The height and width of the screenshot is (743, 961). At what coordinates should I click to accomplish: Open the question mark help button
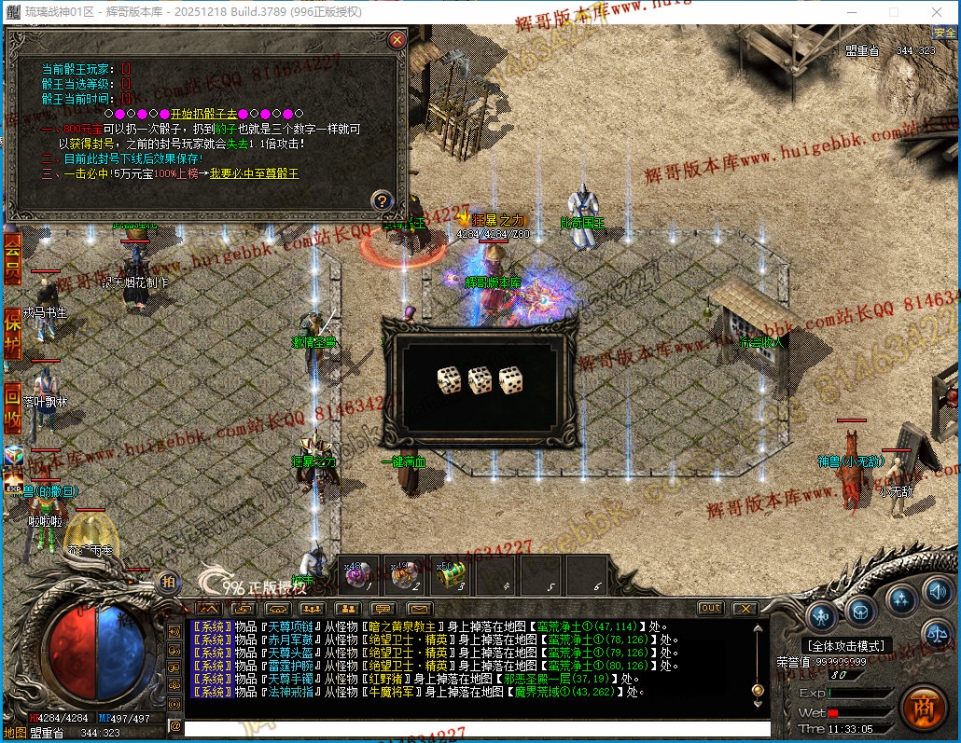point(381,201)
